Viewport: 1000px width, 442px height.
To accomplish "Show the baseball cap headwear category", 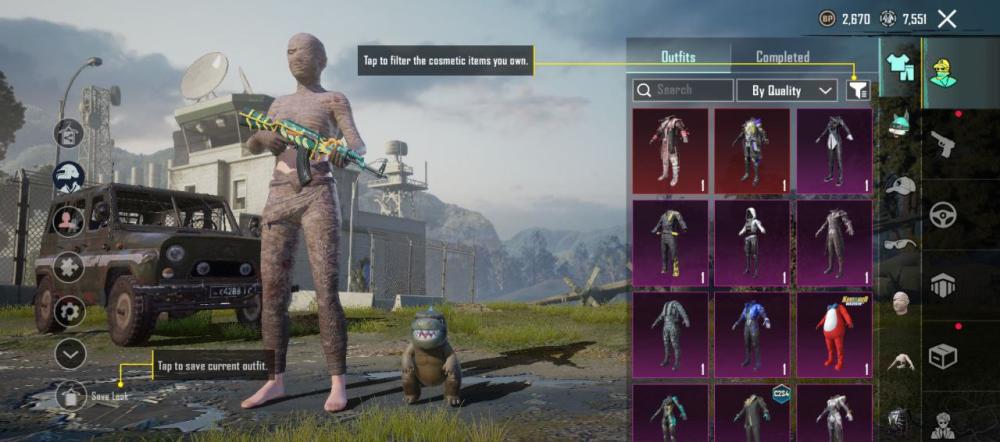I will [x=901, y=187].
